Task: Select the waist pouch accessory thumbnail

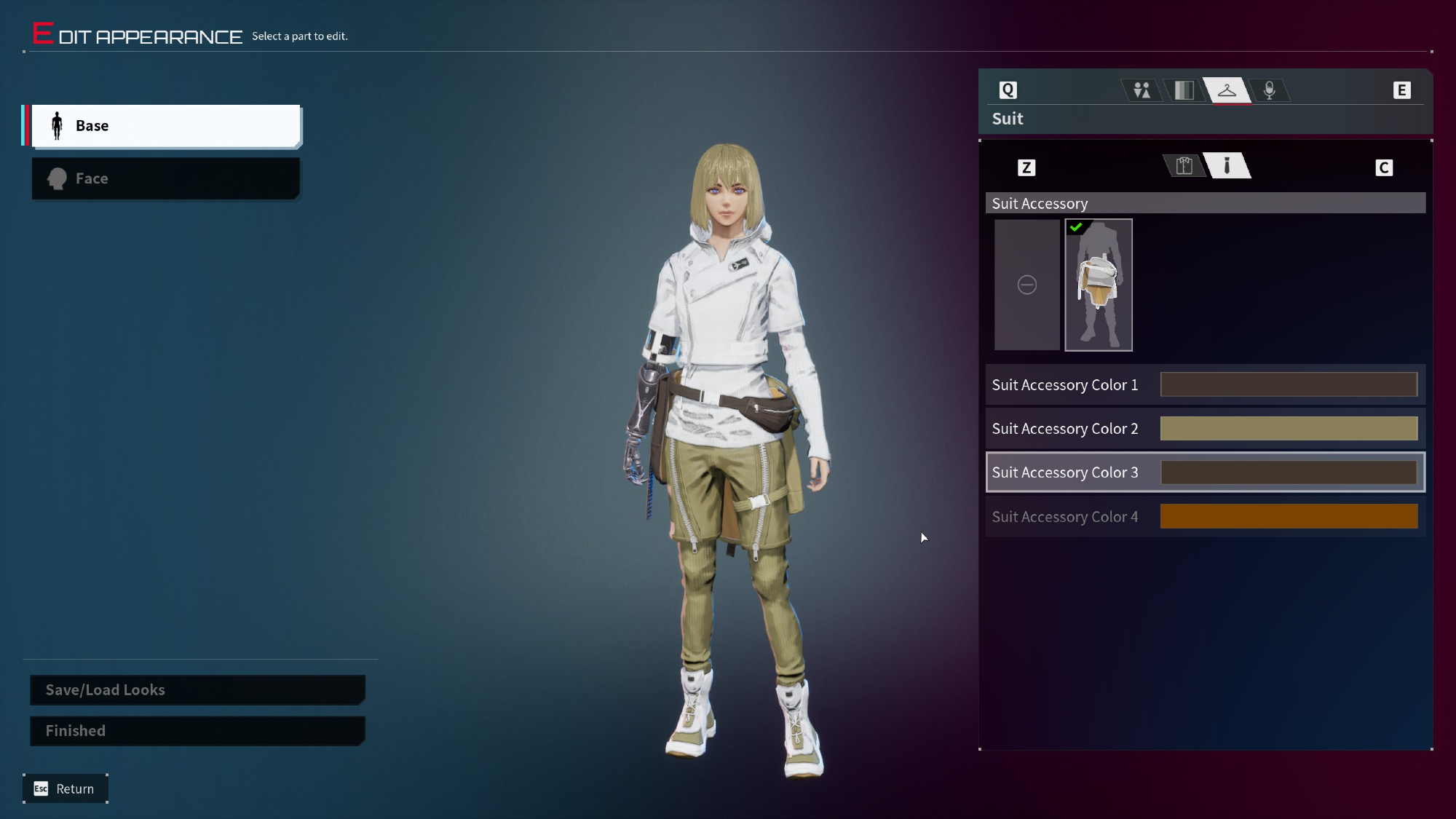Action: (x=1098, y=285)
